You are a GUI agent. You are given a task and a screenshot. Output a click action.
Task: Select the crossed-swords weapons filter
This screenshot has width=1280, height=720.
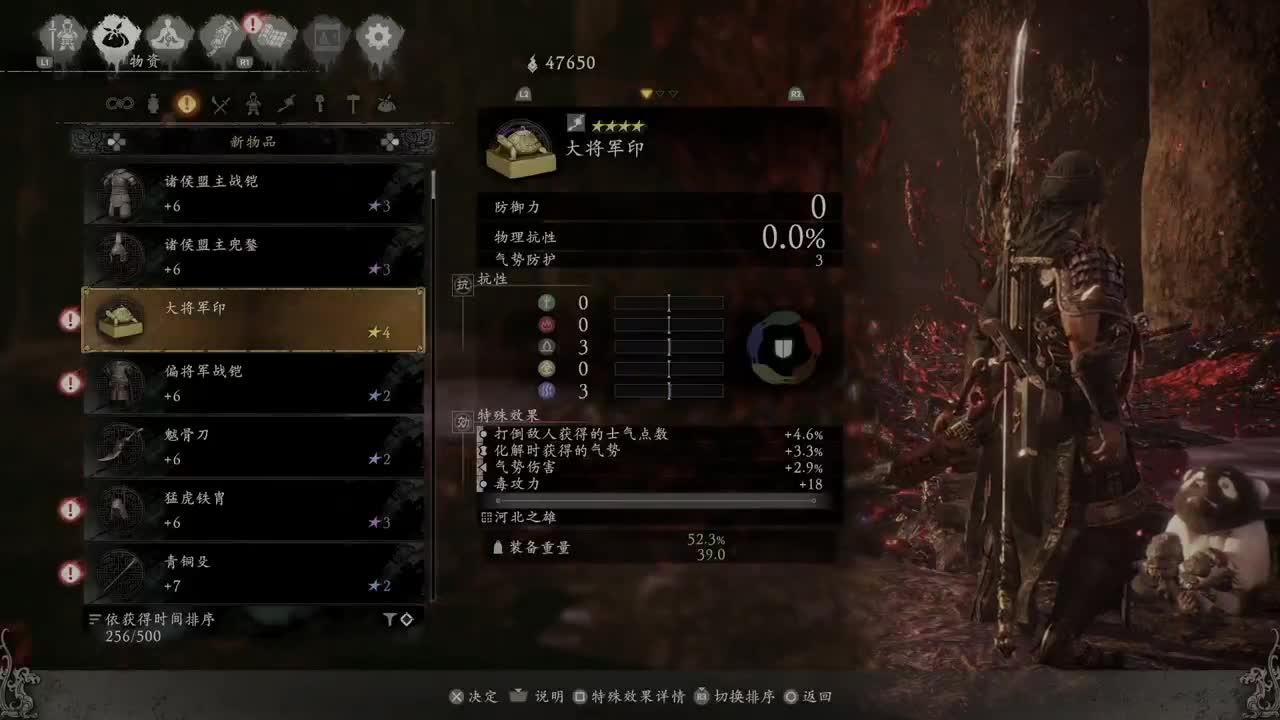tap(220, 104)
